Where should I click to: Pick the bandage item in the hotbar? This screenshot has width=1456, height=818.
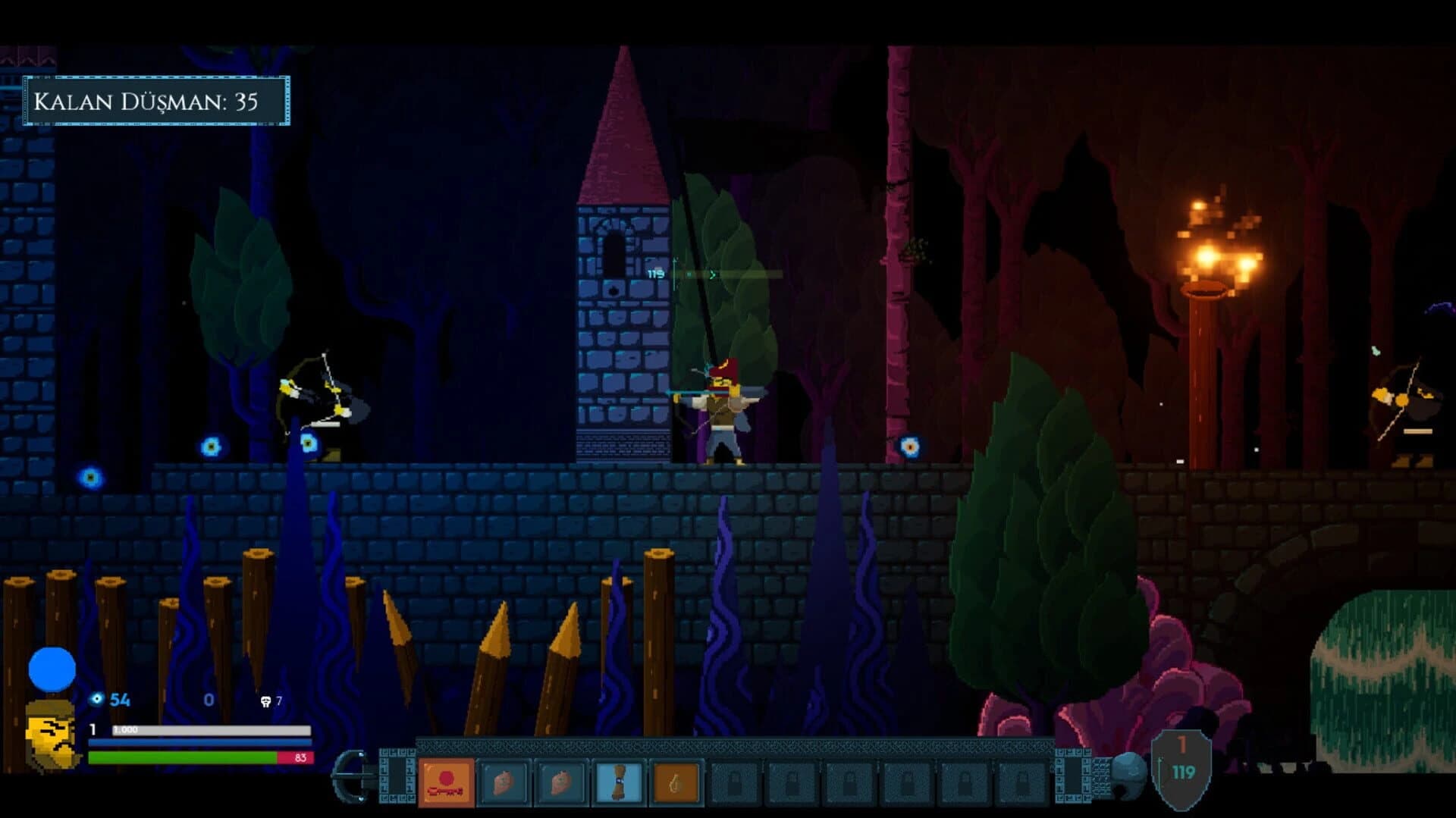(618, 782)
